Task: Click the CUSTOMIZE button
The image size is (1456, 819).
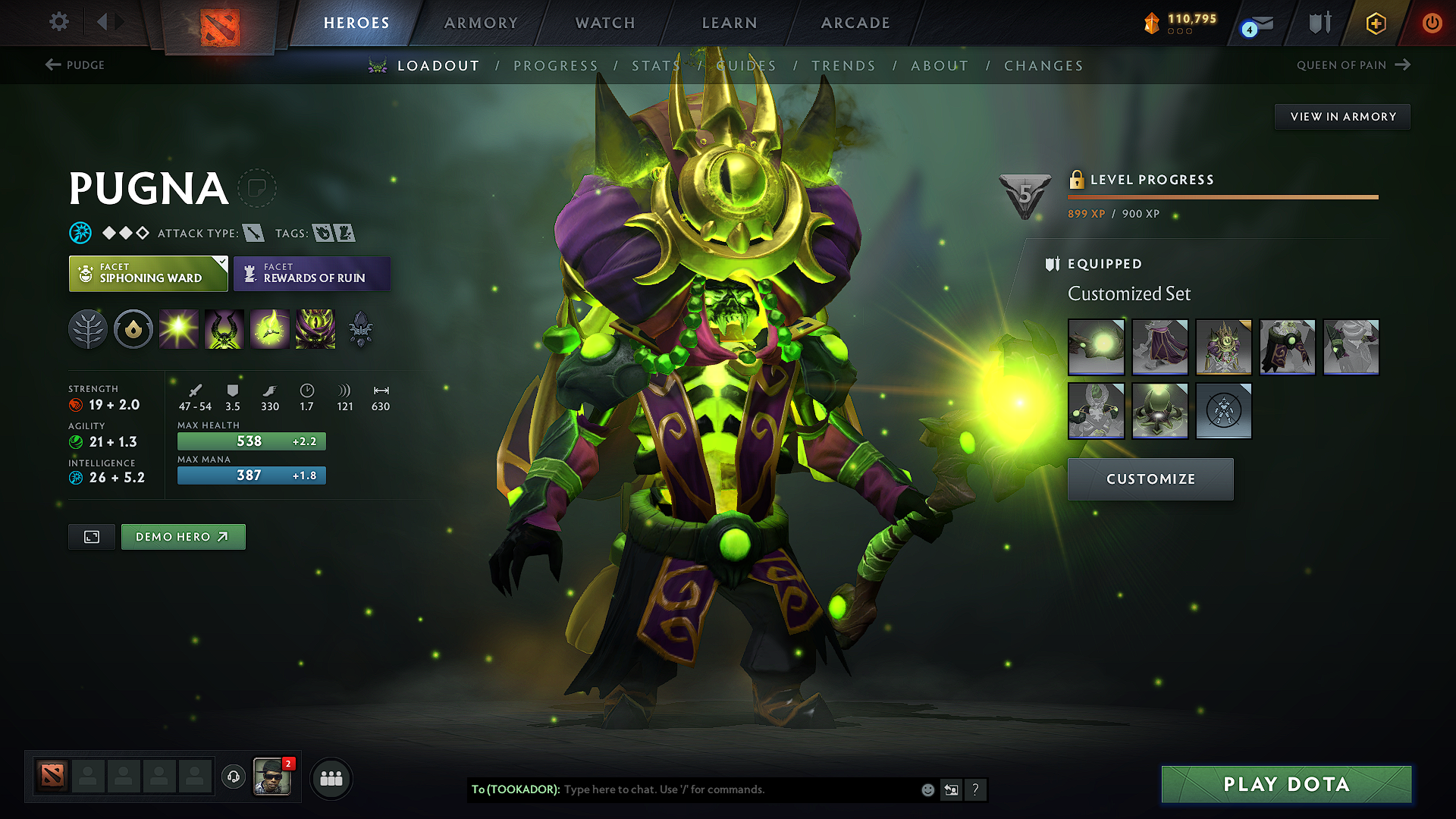Action: coord(1150,479)
